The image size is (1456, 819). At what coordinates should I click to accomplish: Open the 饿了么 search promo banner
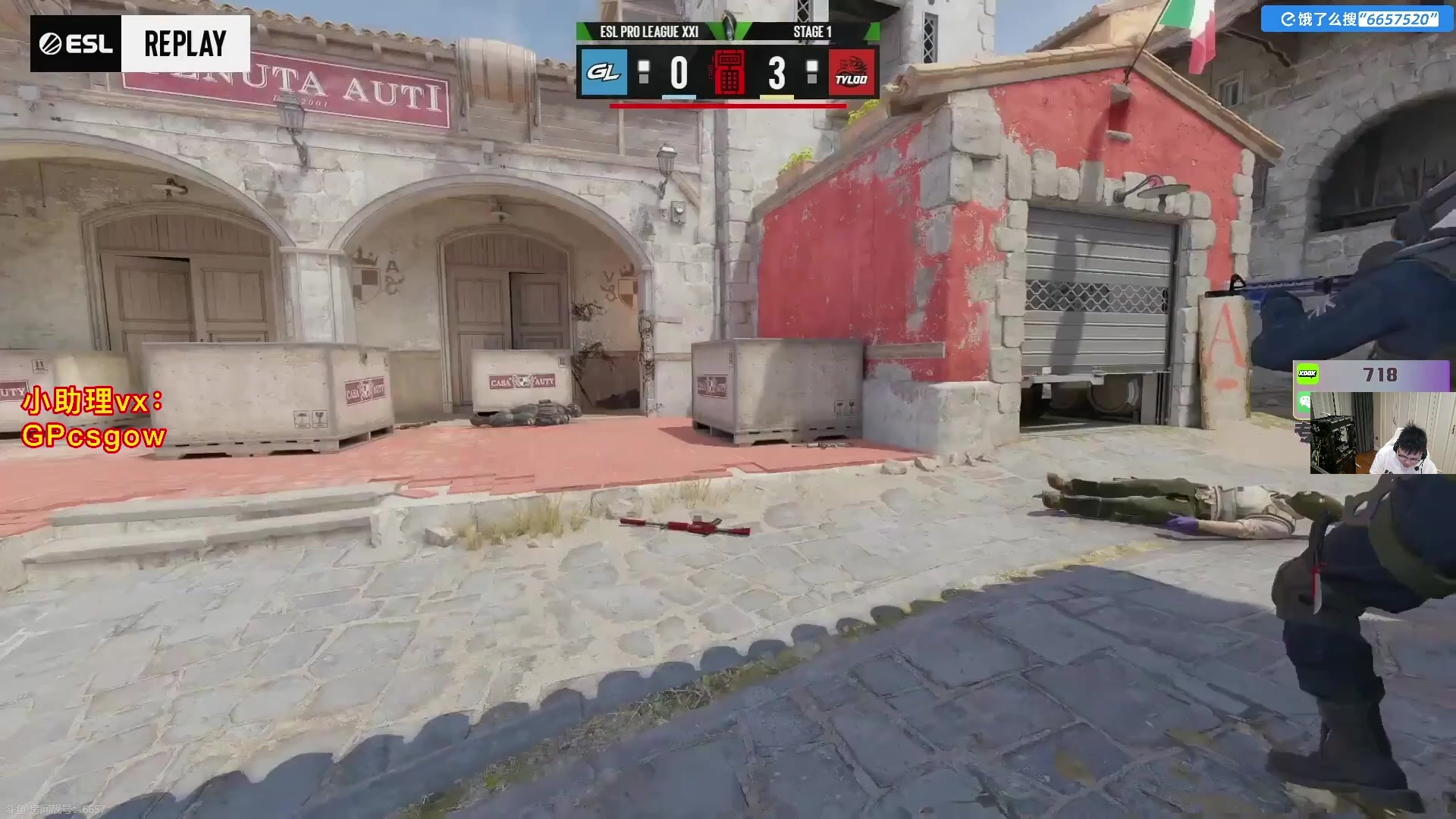(x=1357, y=19)
